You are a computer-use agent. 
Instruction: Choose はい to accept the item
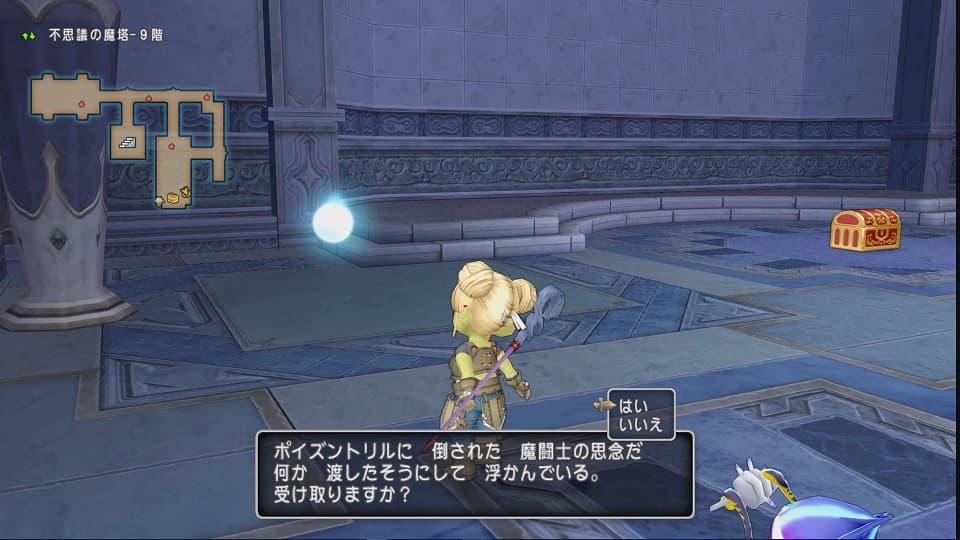coord(633,405)
